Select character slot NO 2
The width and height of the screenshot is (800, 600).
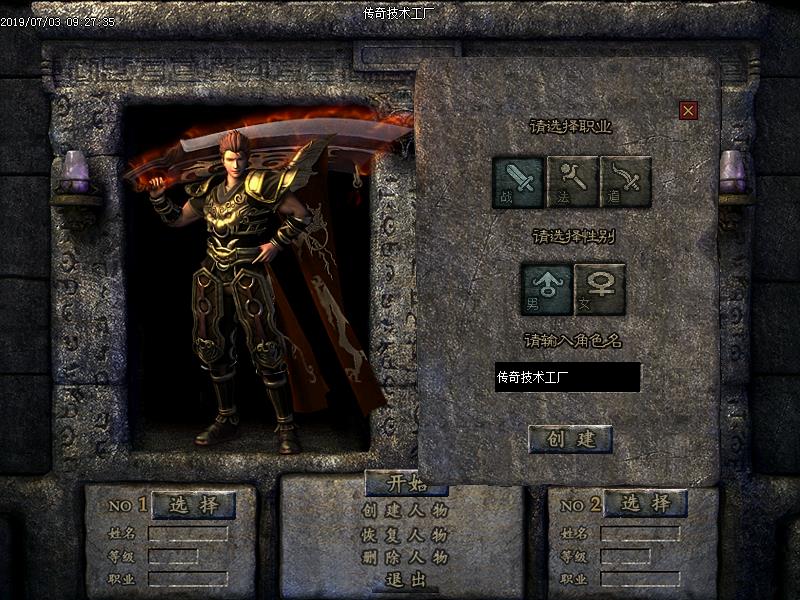pyautogui.click(x=645, y=503)
